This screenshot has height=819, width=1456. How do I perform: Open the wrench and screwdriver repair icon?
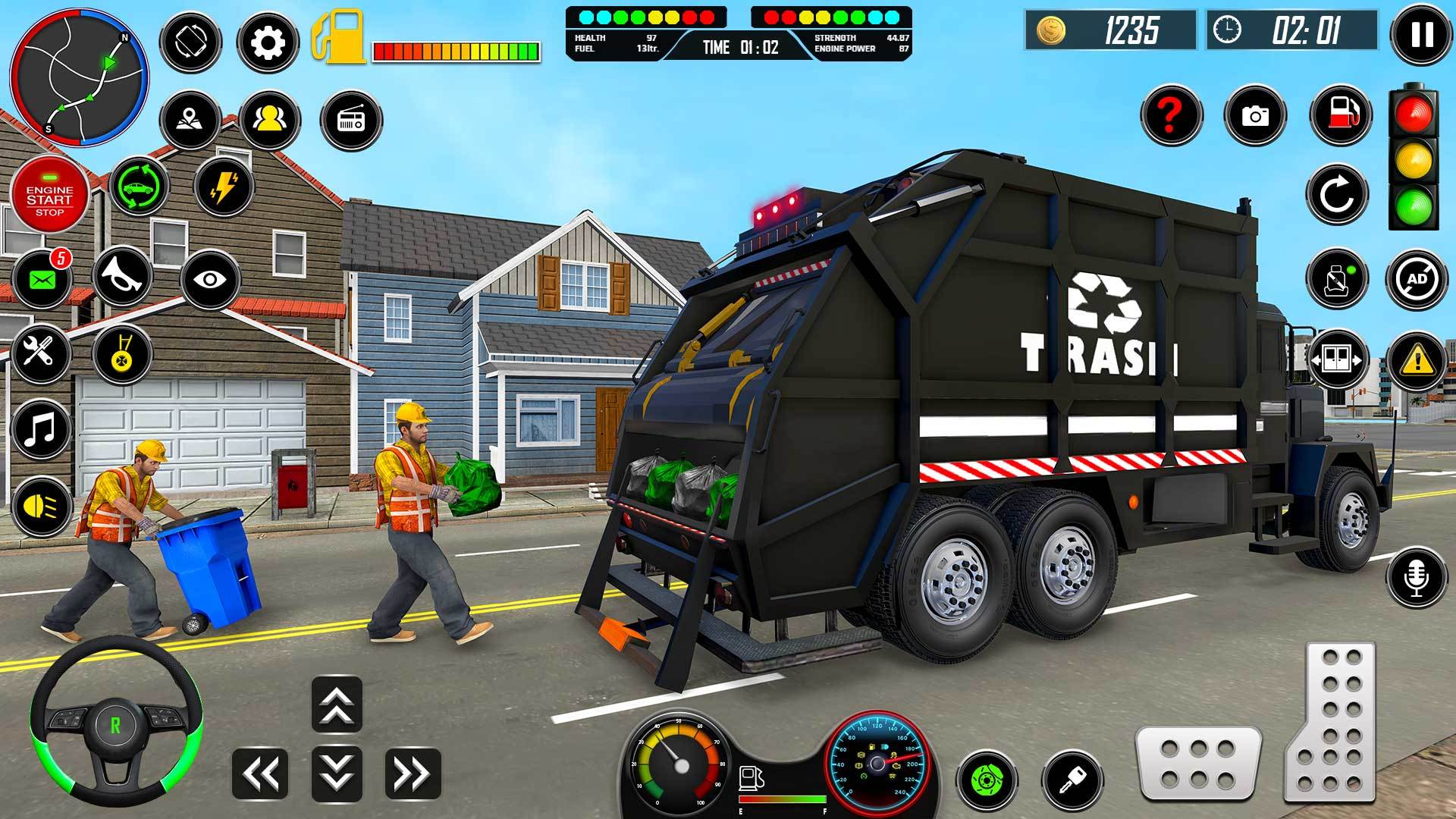41,353
